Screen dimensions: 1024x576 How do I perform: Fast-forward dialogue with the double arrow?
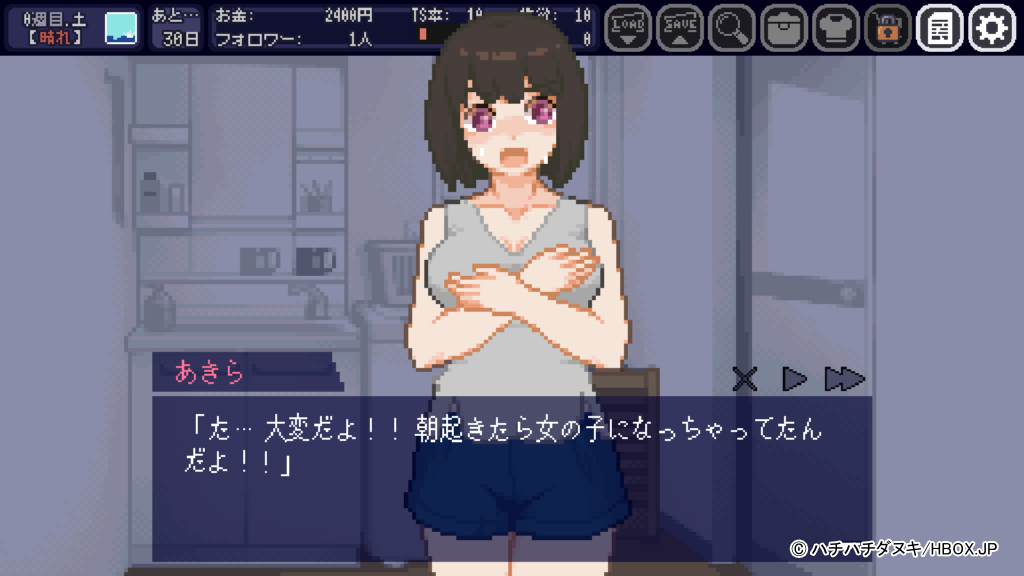click(845, 379)
